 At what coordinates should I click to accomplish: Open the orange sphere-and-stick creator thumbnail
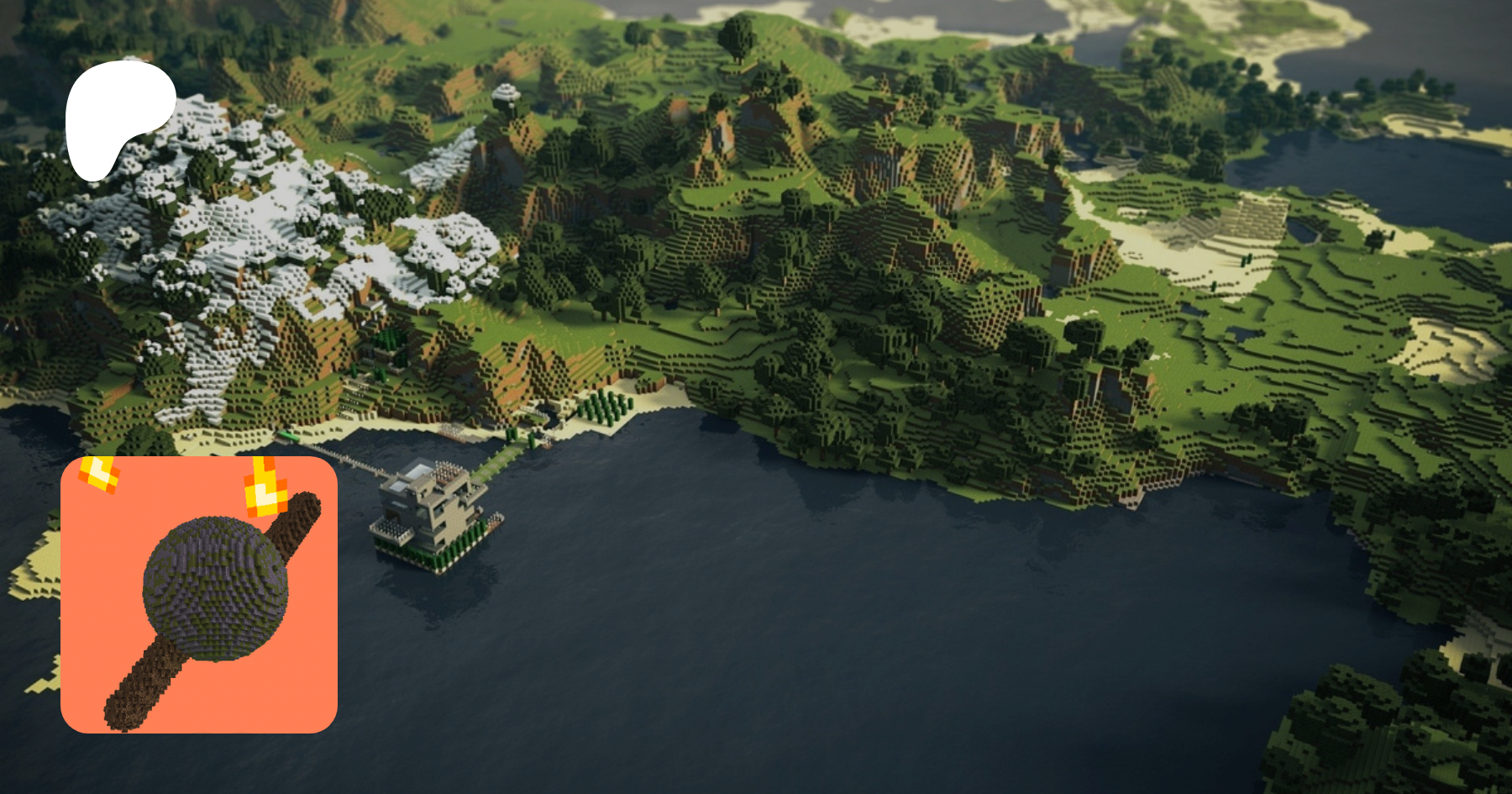point(199,595)
